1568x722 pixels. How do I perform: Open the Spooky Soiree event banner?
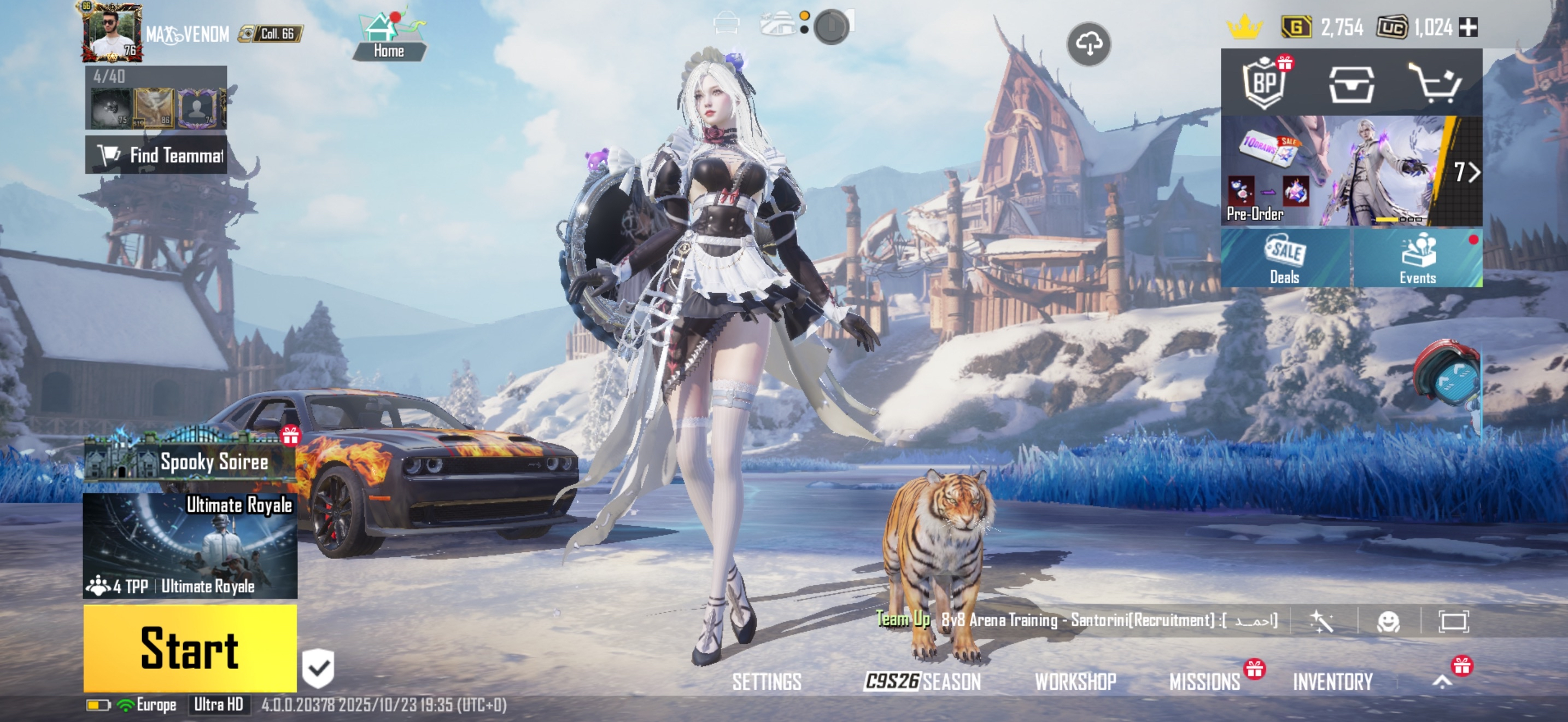click(190, 460)
